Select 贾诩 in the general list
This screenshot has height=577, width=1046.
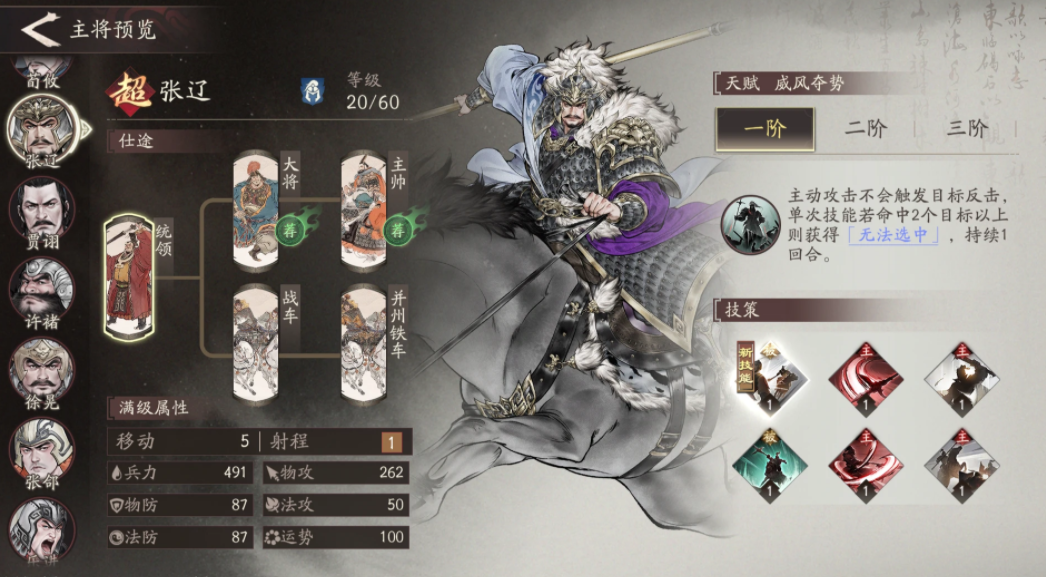point(42,212)
